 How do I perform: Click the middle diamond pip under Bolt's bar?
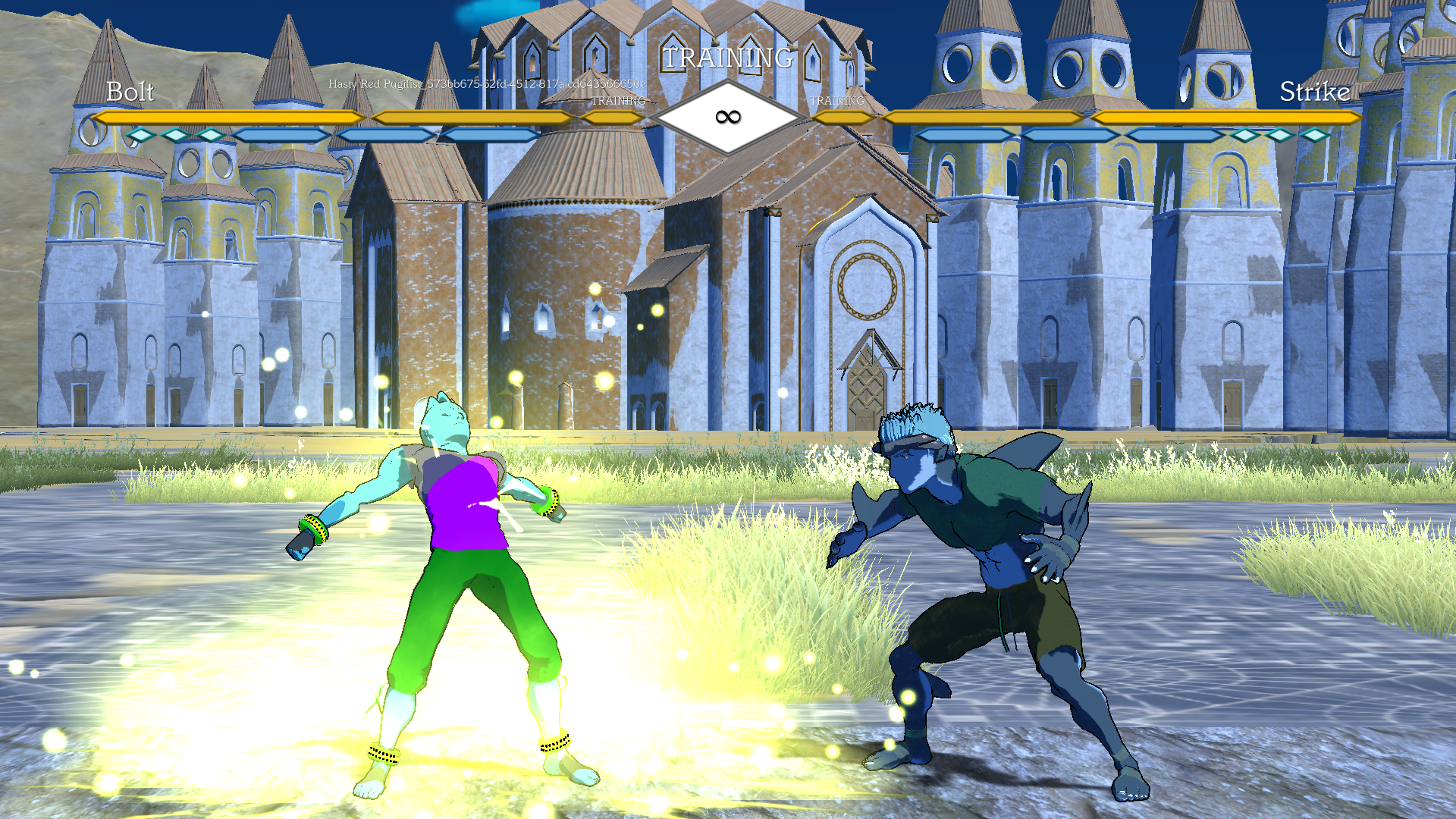coord(174,135)
